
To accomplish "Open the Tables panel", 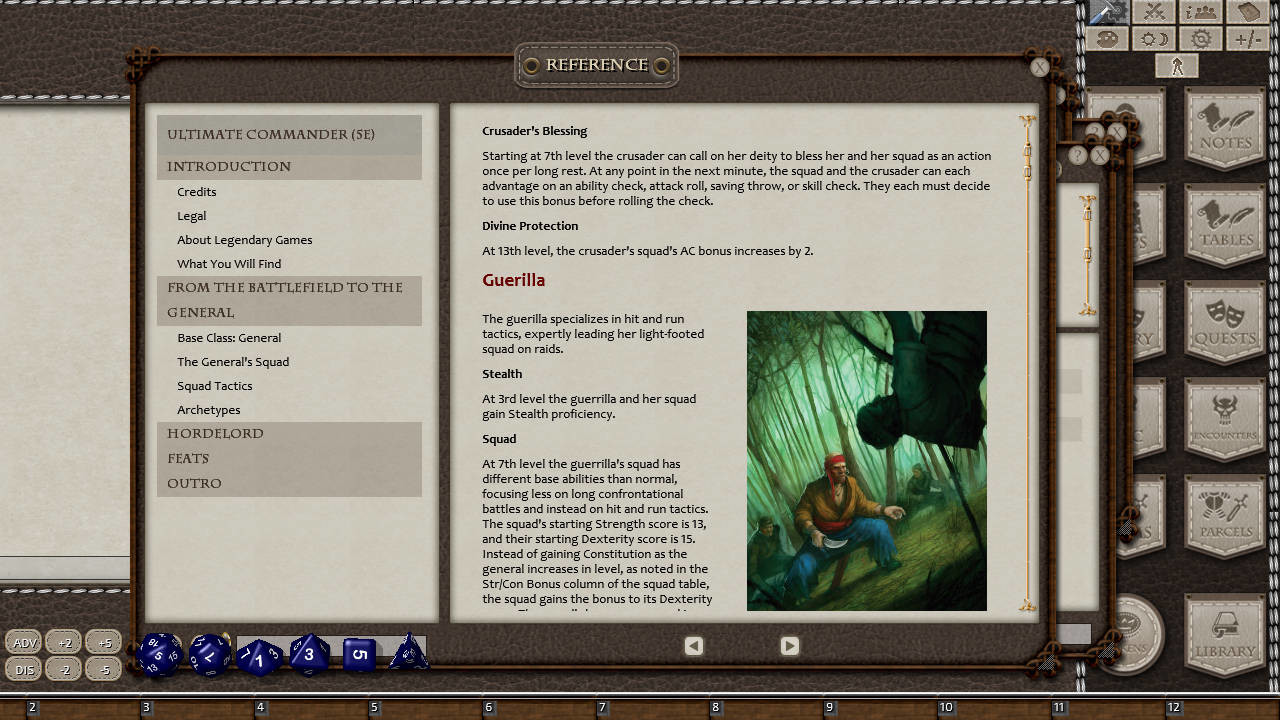I will 1224,225.
